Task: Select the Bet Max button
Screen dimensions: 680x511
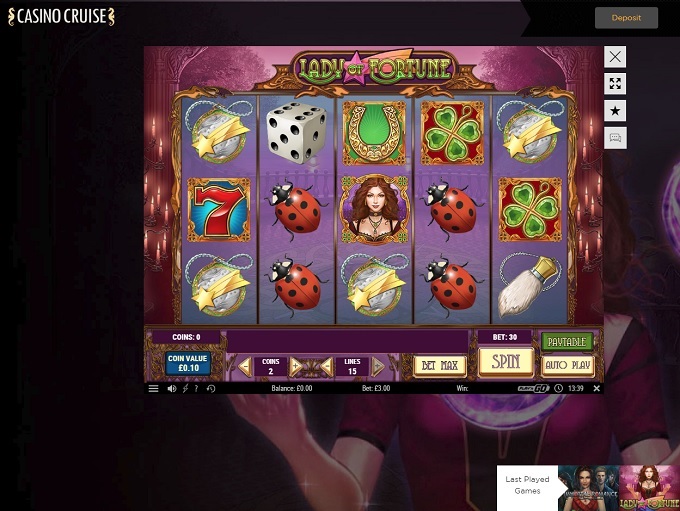Action: [x=439, y=366]
